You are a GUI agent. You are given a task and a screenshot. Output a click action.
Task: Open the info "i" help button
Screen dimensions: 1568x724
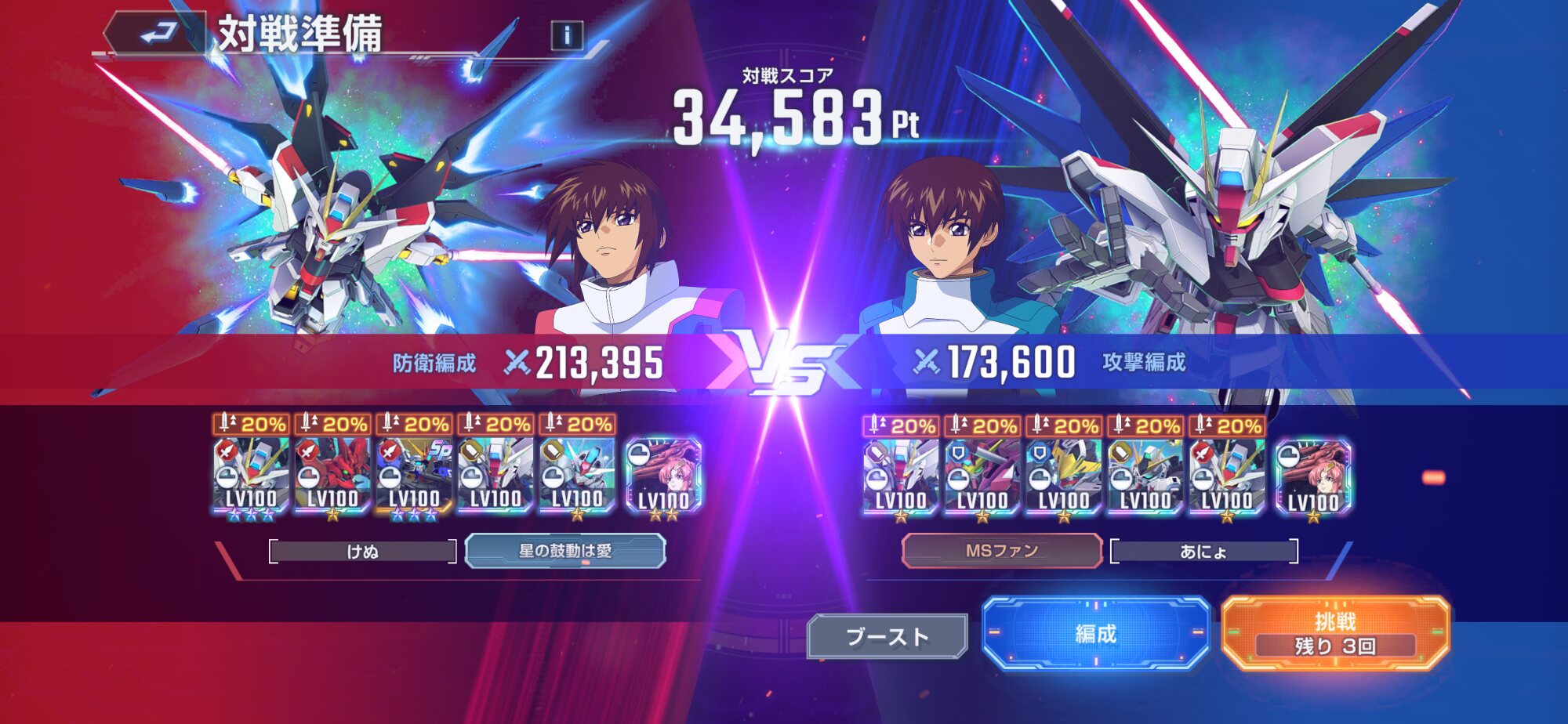click(x=567, y=35)
